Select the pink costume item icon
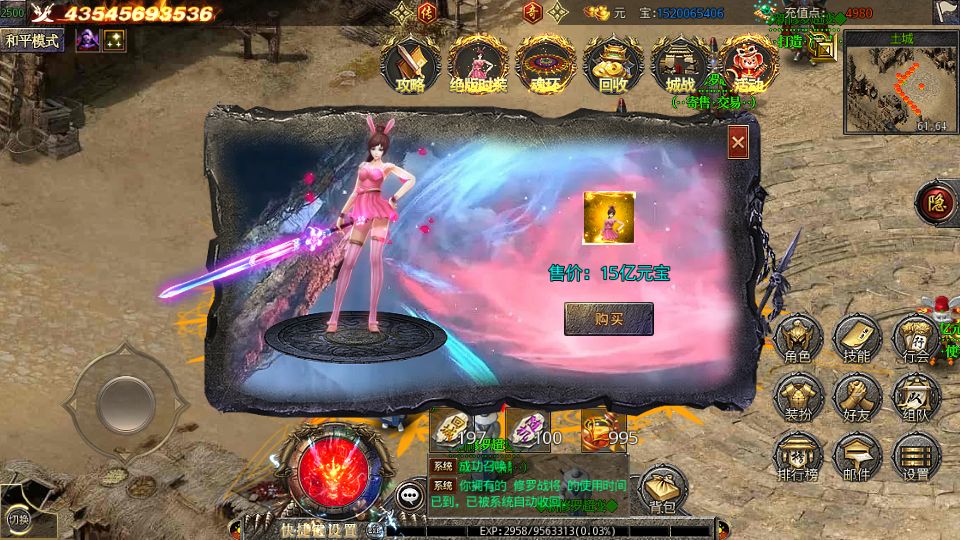 point(609,216)
